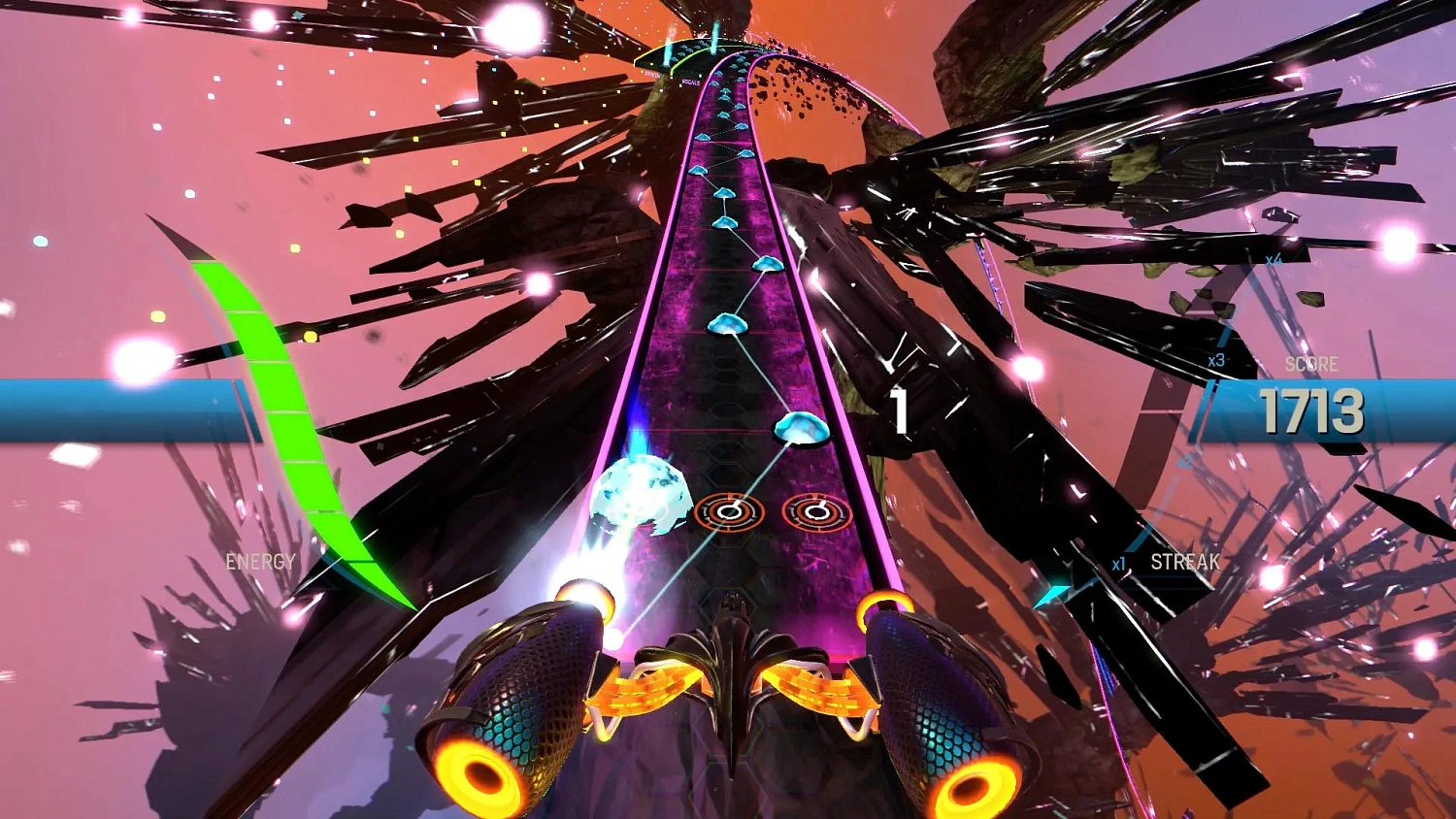Click the SCORE readout showing 1713
The image size is (1456, 819).
tap(1315, 409)
